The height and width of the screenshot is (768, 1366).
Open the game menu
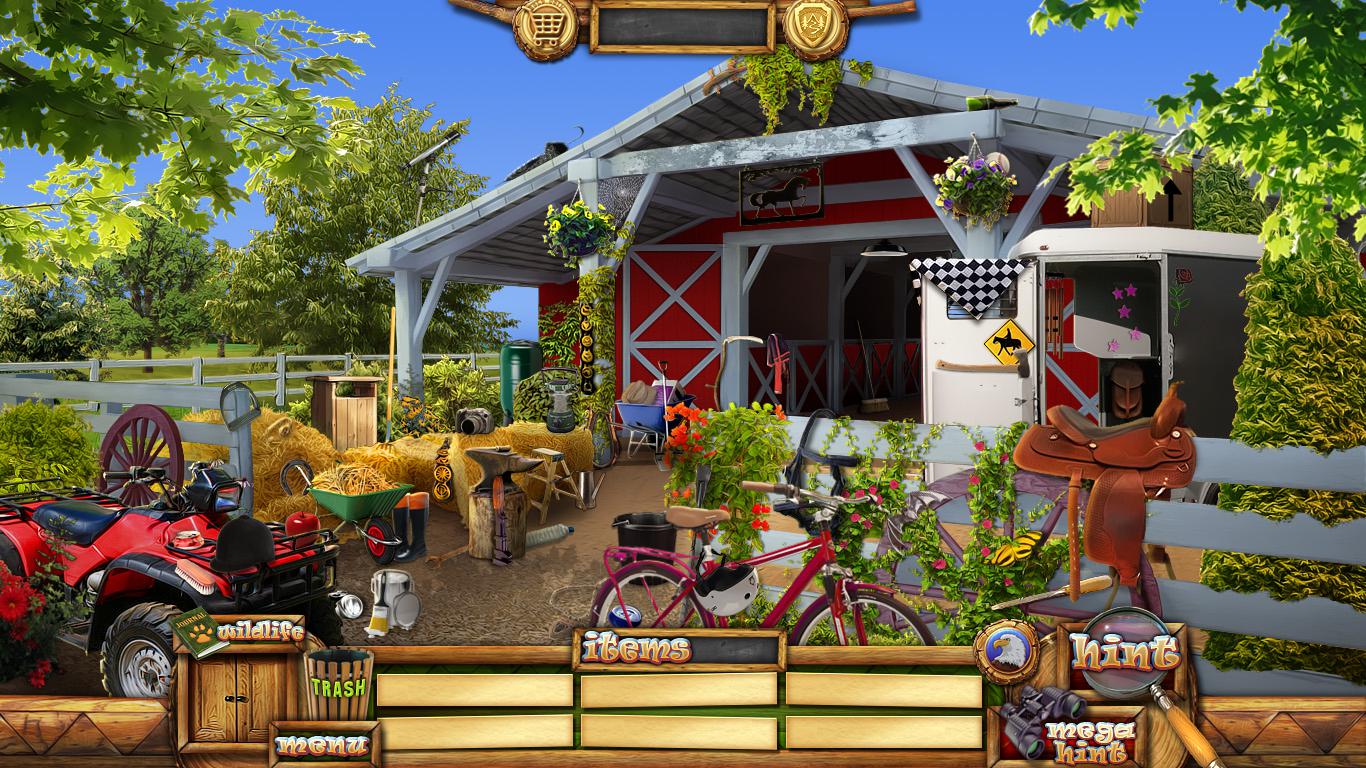322,745
